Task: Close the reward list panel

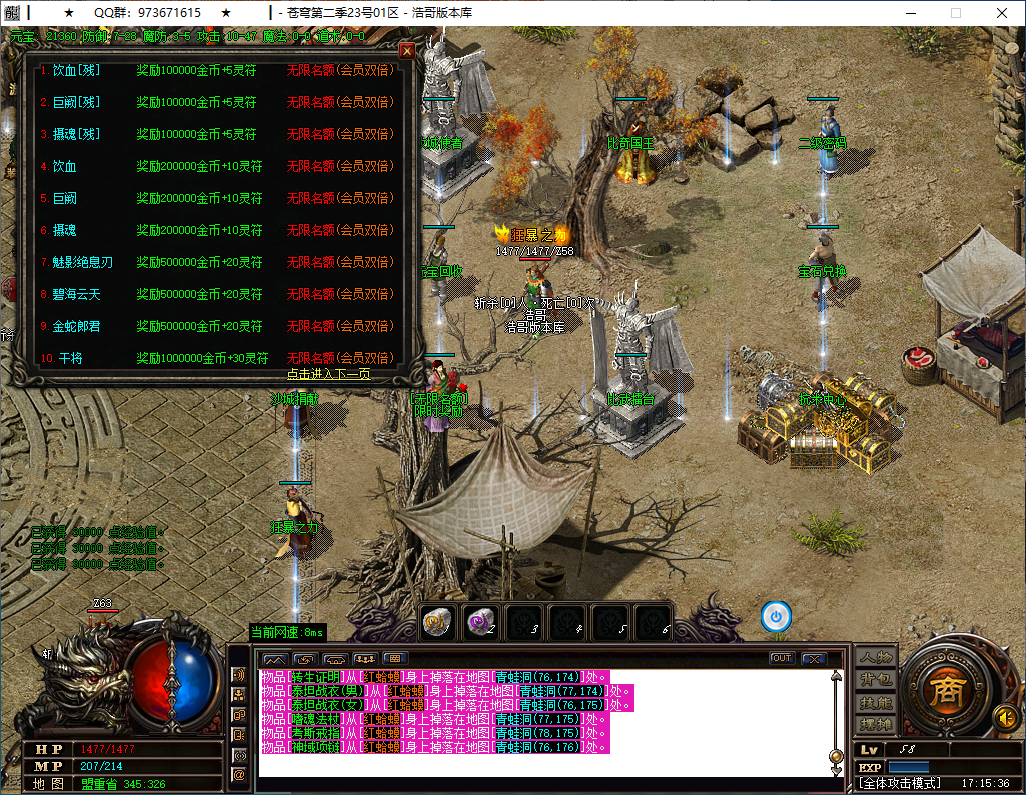Action: coord(407,50)
